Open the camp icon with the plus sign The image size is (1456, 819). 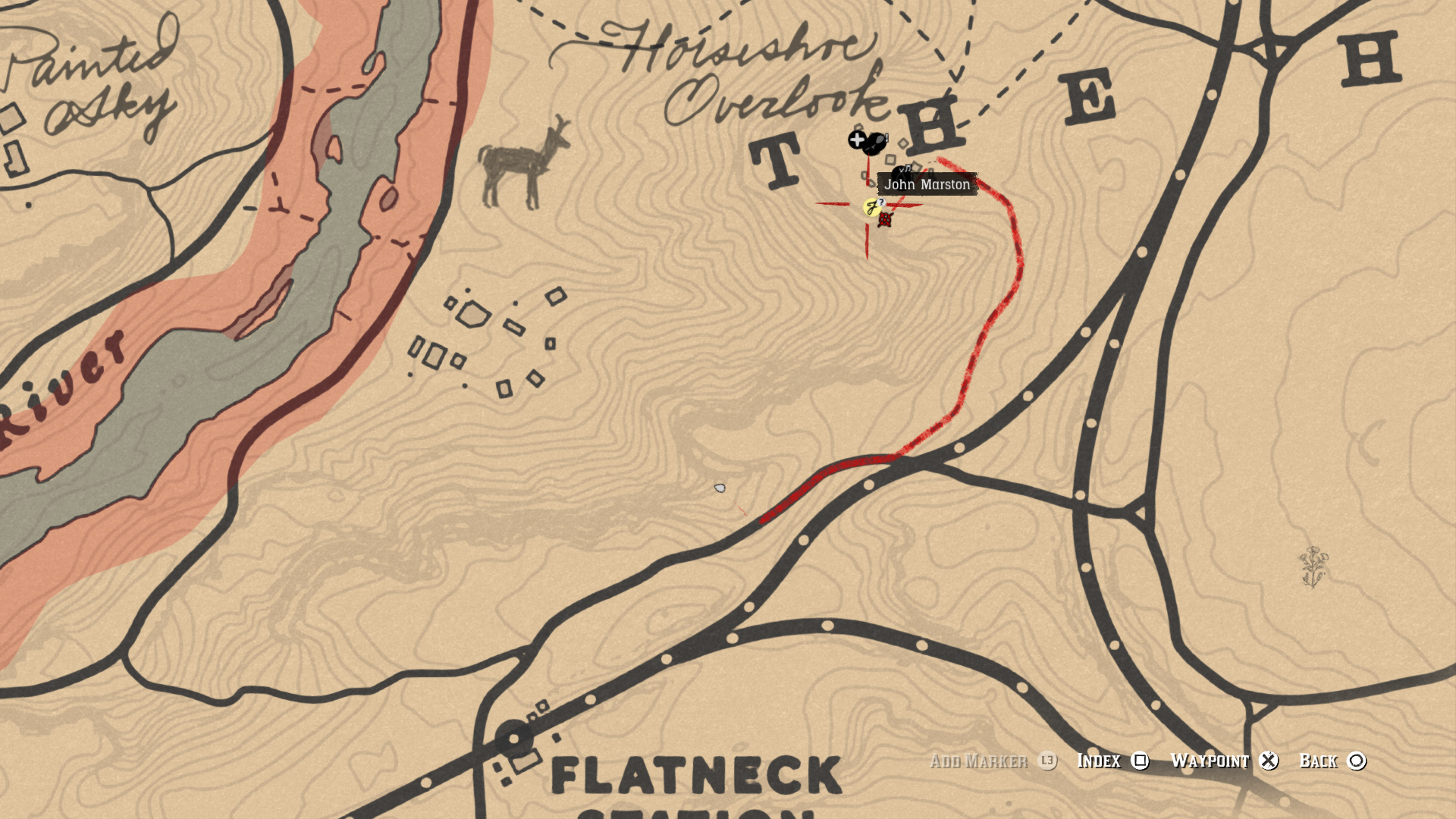point(857,139)
